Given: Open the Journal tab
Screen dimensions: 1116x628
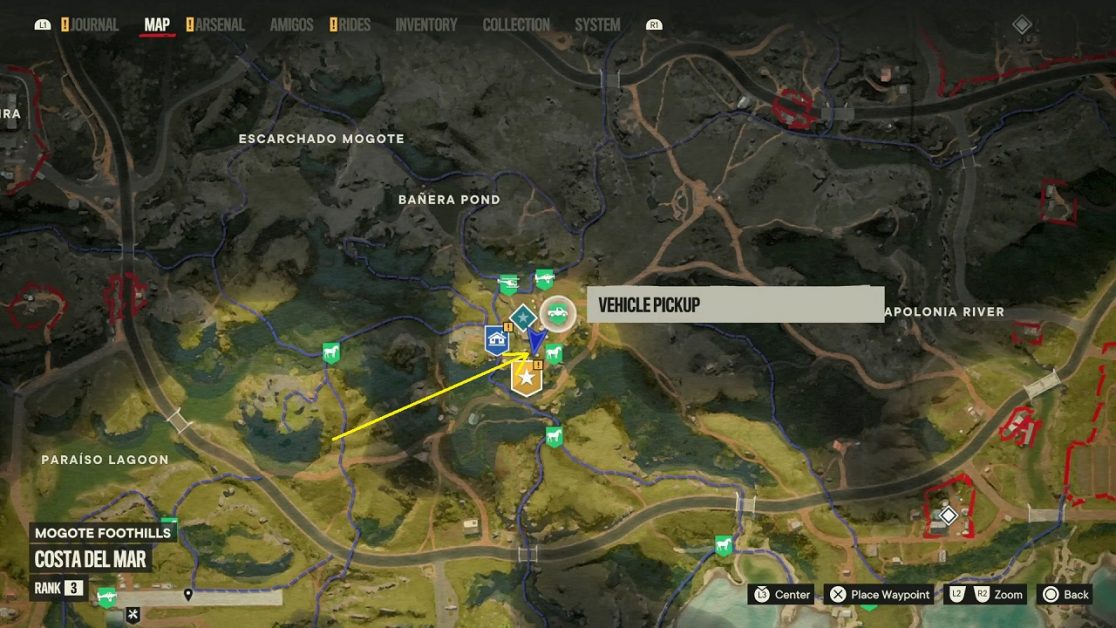Looking at the screenshot, I should [94, 25].
